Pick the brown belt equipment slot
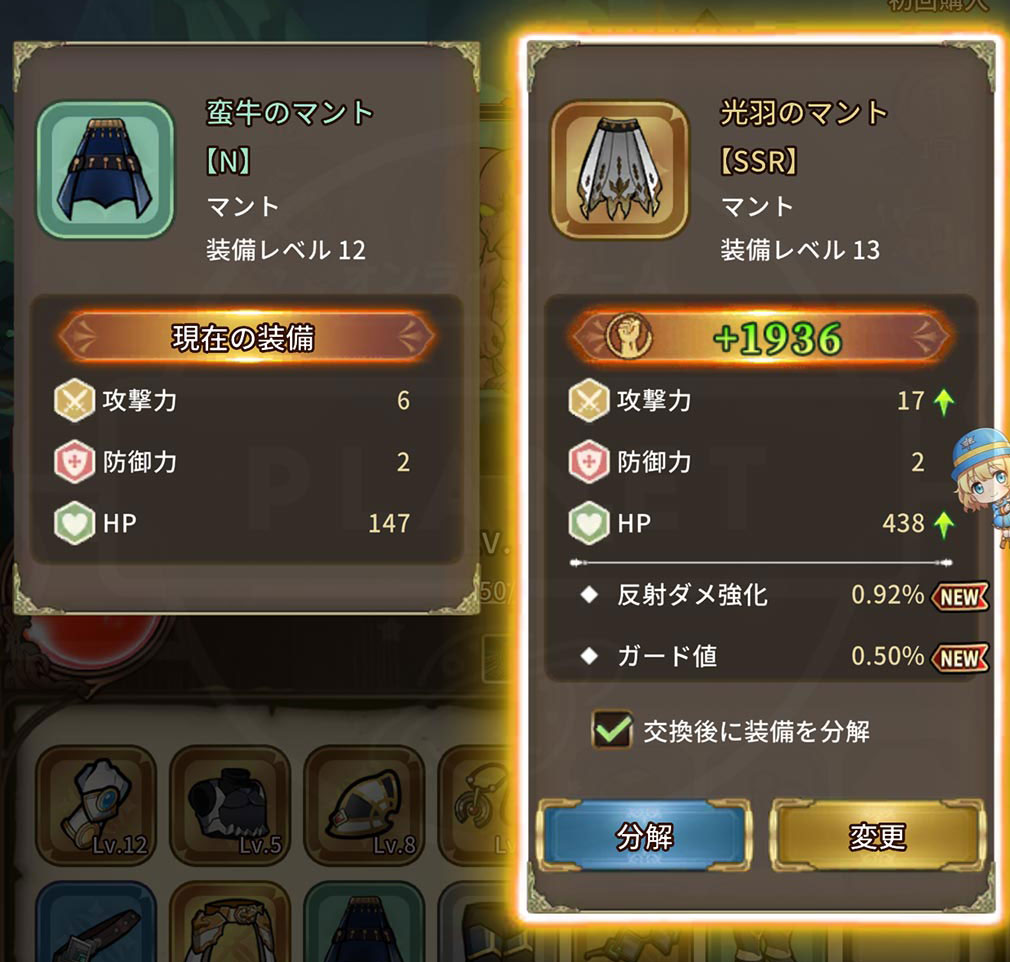 tap(96, 925)
